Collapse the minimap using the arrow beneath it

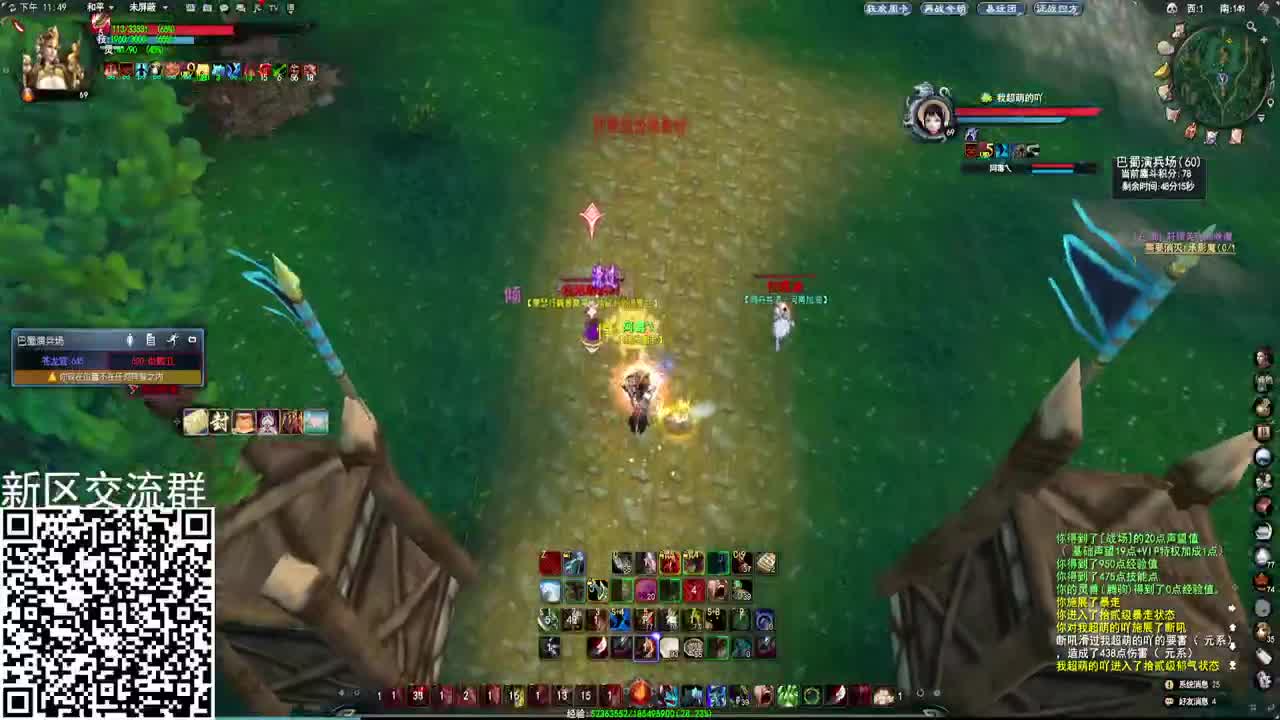click(x=1260, y=117)
